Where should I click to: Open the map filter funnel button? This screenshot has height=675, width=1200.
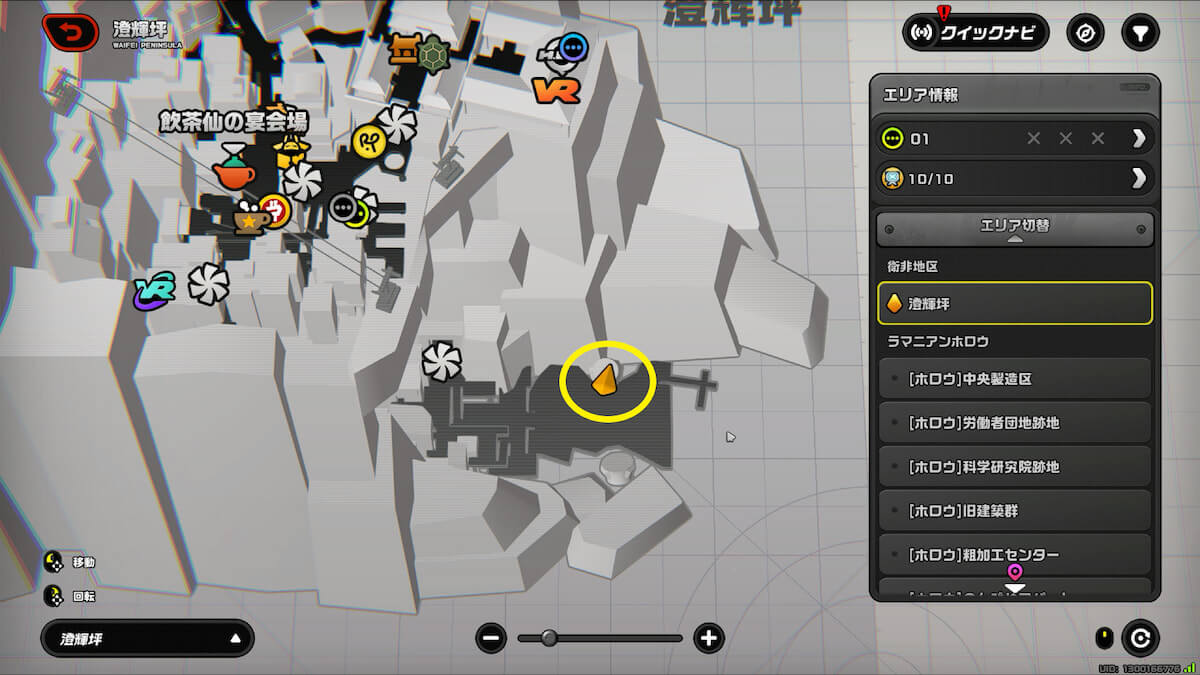[1138, 33]
